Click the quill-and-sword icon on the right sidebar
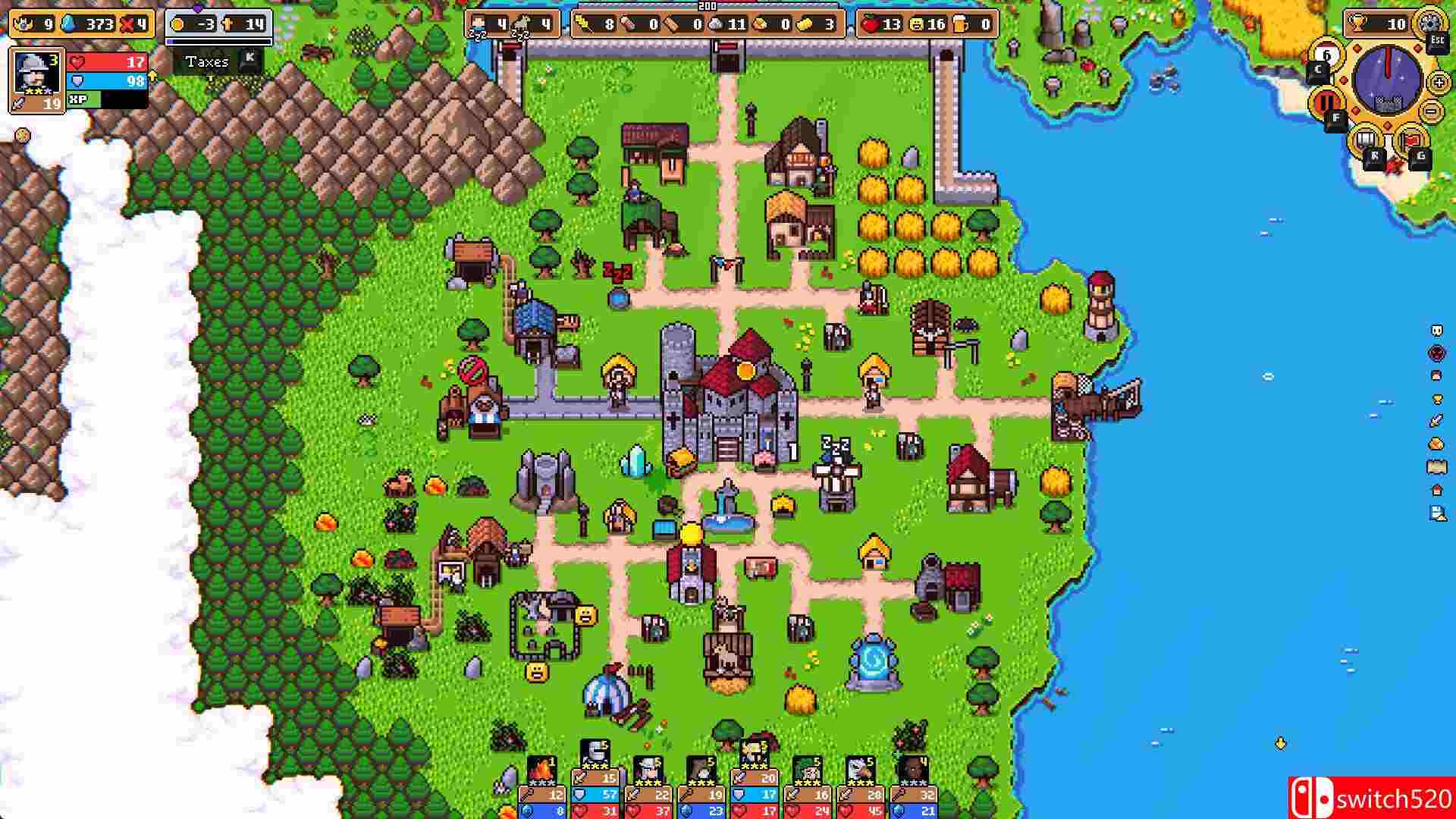 (x=1435, y=419)
